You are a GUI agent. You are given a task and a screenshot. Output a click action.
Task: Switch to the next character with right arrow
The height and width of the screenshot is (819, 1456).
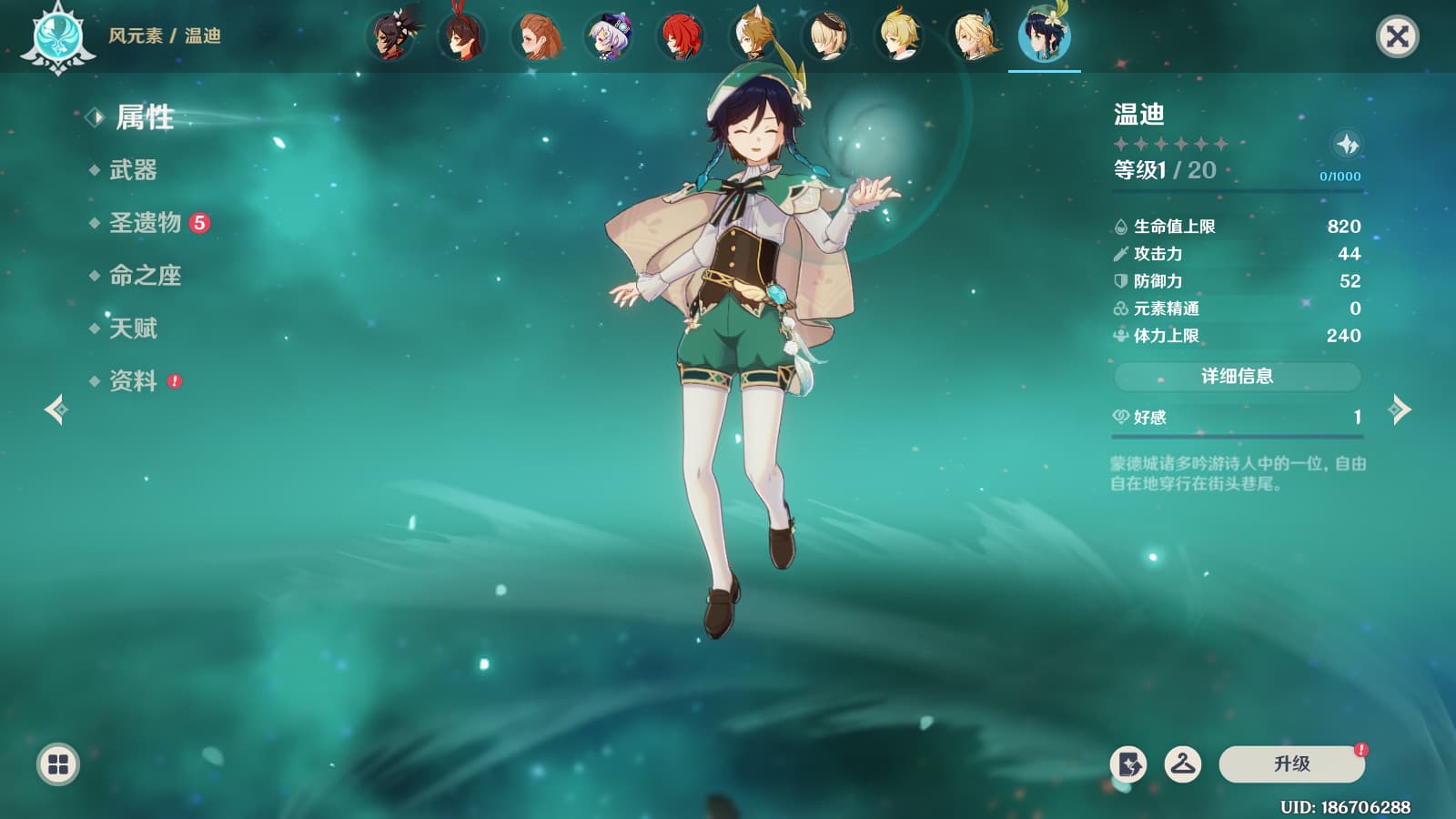pyautogui.click(x=1400, y=409)
